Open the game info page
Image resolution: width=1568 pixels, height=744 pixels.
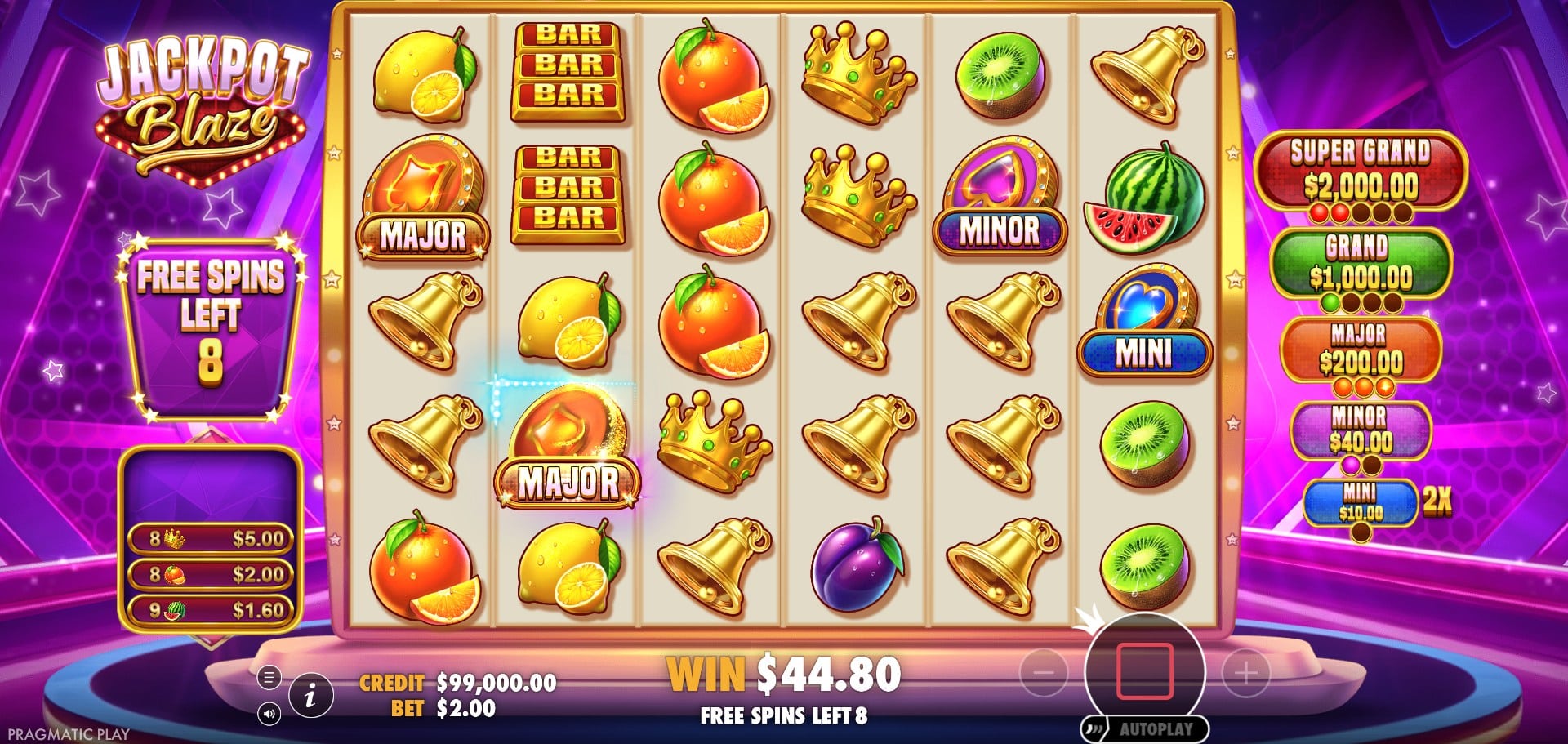310,696
